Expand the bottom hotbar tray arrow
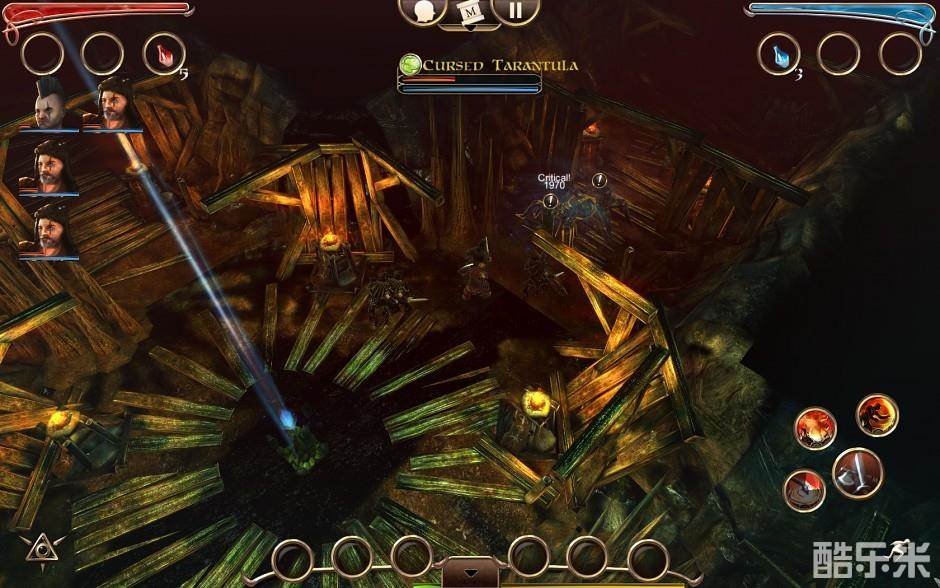This screenshot has width=940, height=588. click(469, 573)
